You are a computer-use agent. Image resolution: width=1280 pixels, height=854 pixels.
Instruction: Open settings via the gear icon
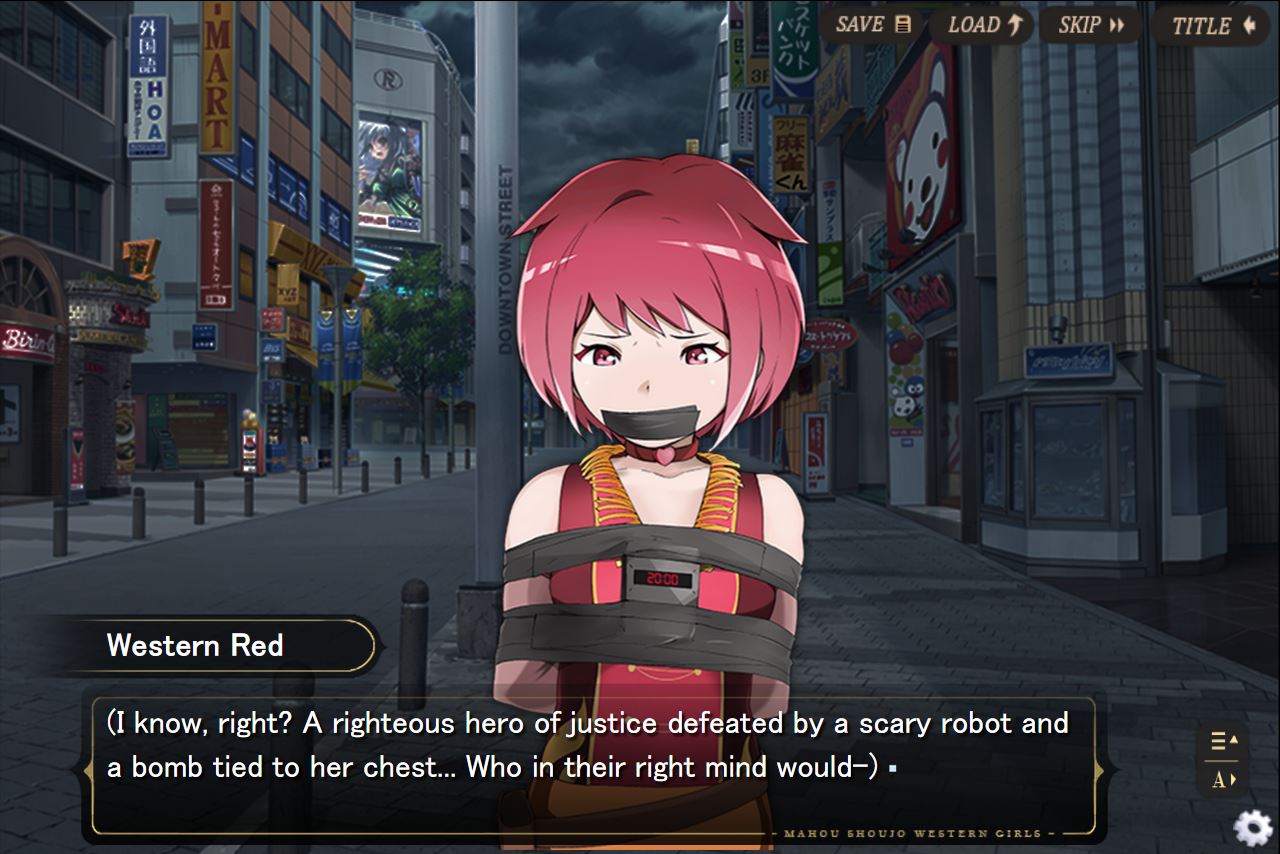[1252, 828]
